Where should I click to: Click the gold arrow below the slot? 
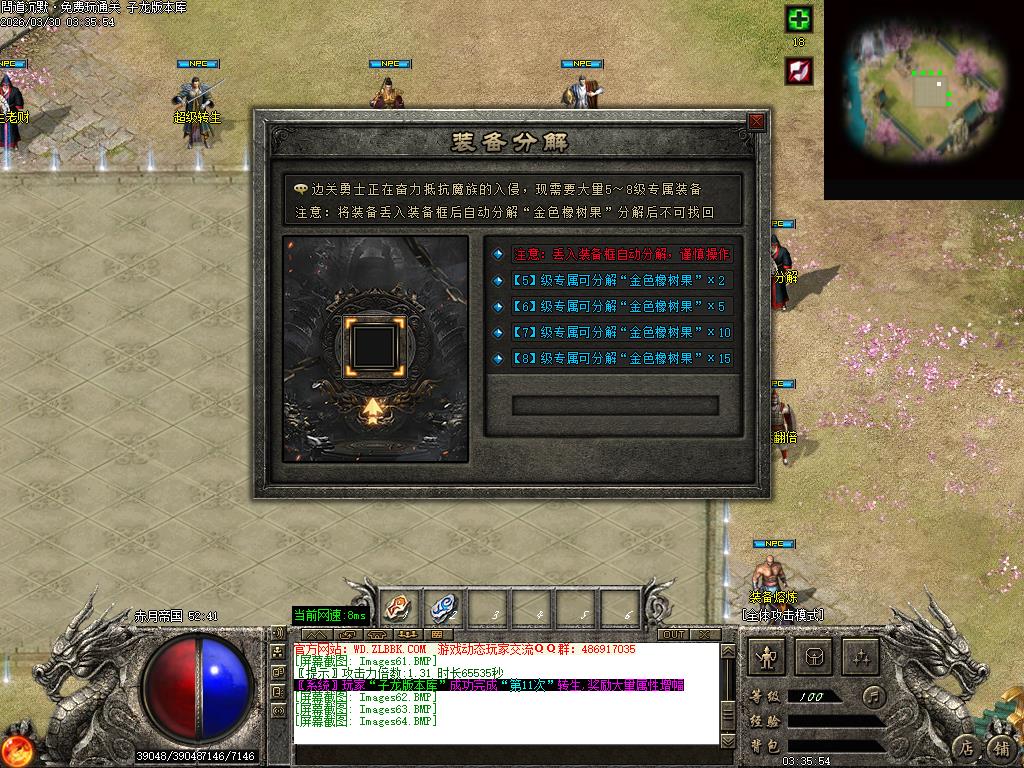(375, 410)
